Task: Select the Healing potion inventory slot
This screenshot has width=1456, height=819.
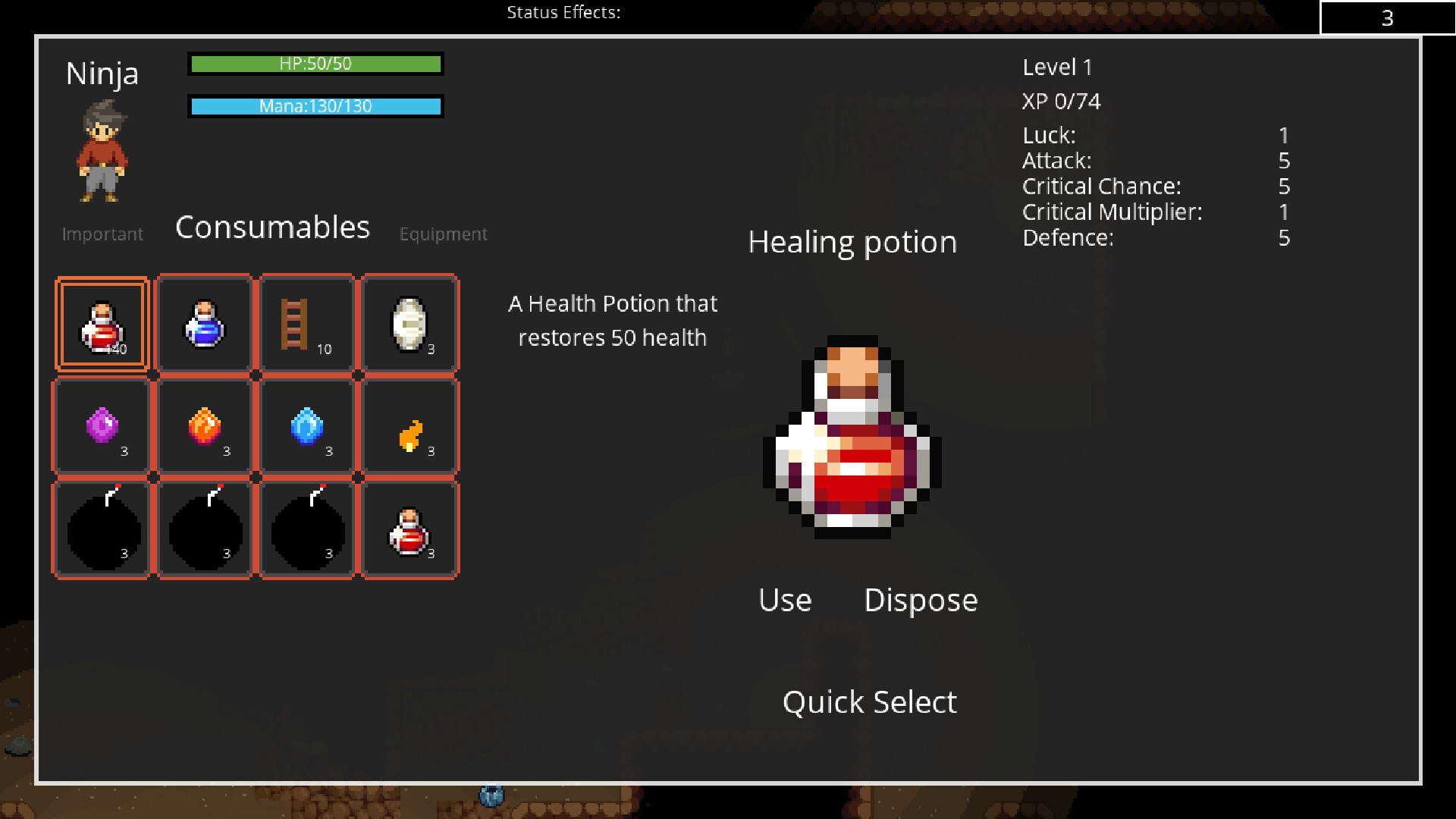Action: click(101, 323)
